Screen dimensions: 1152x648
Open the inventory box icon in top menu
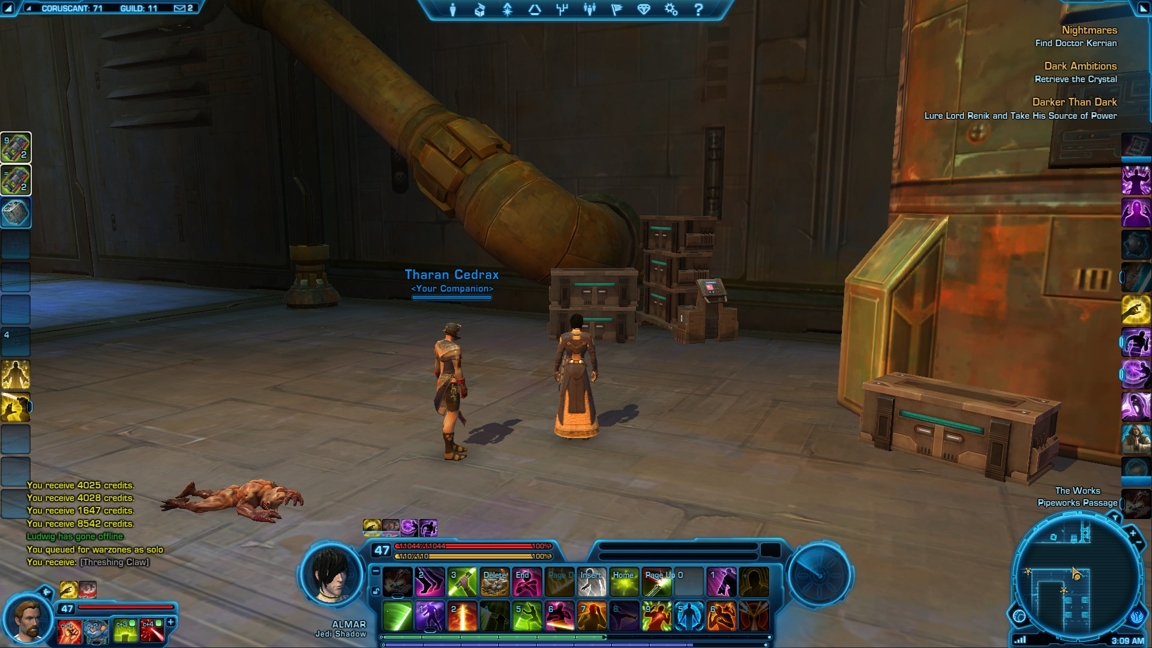pyautogui.click(x=480, y=10)
